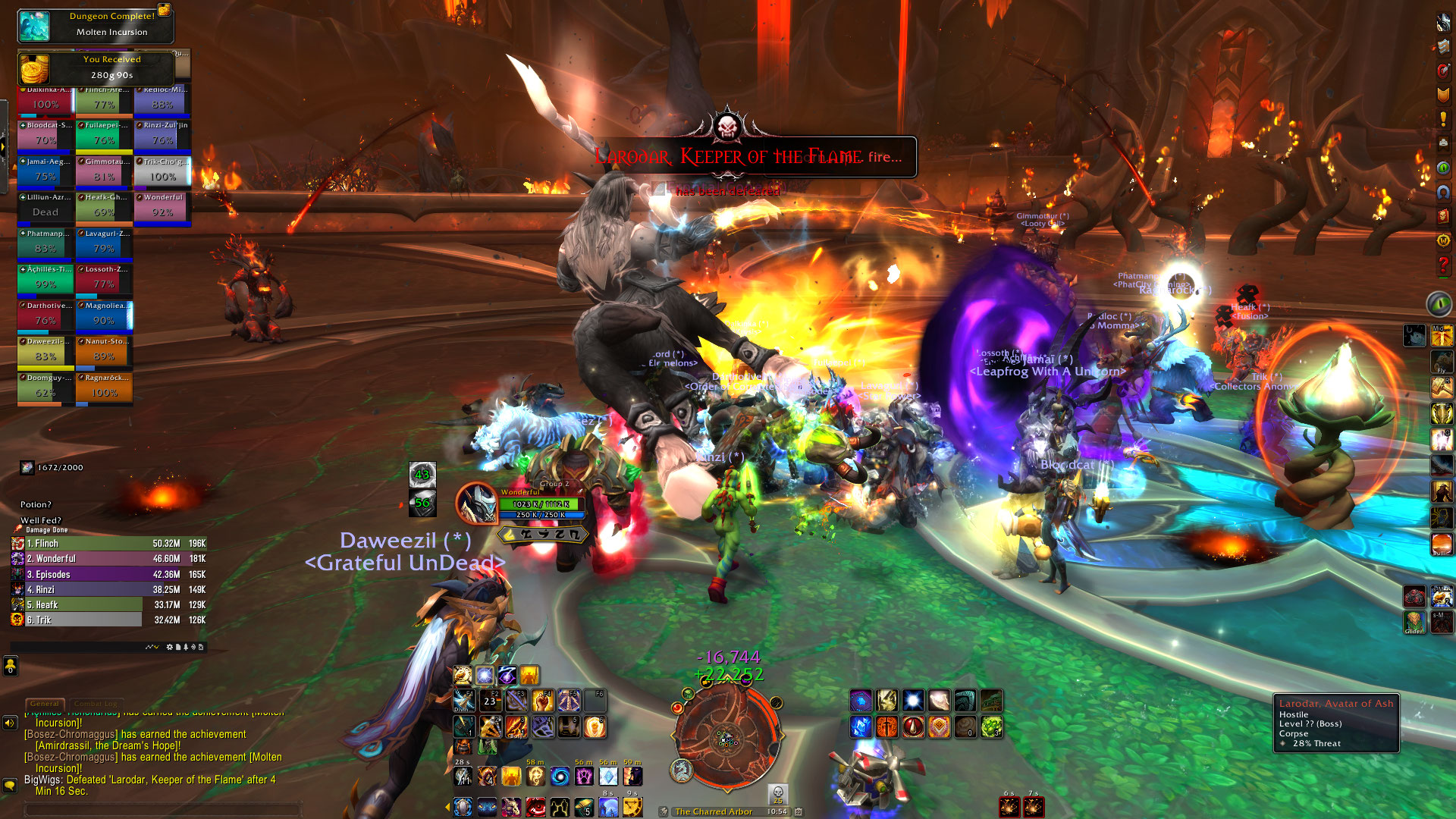The image size is (1456, 819).
Task: Select Daweezil's yellow raid frame
Action: 45,351
